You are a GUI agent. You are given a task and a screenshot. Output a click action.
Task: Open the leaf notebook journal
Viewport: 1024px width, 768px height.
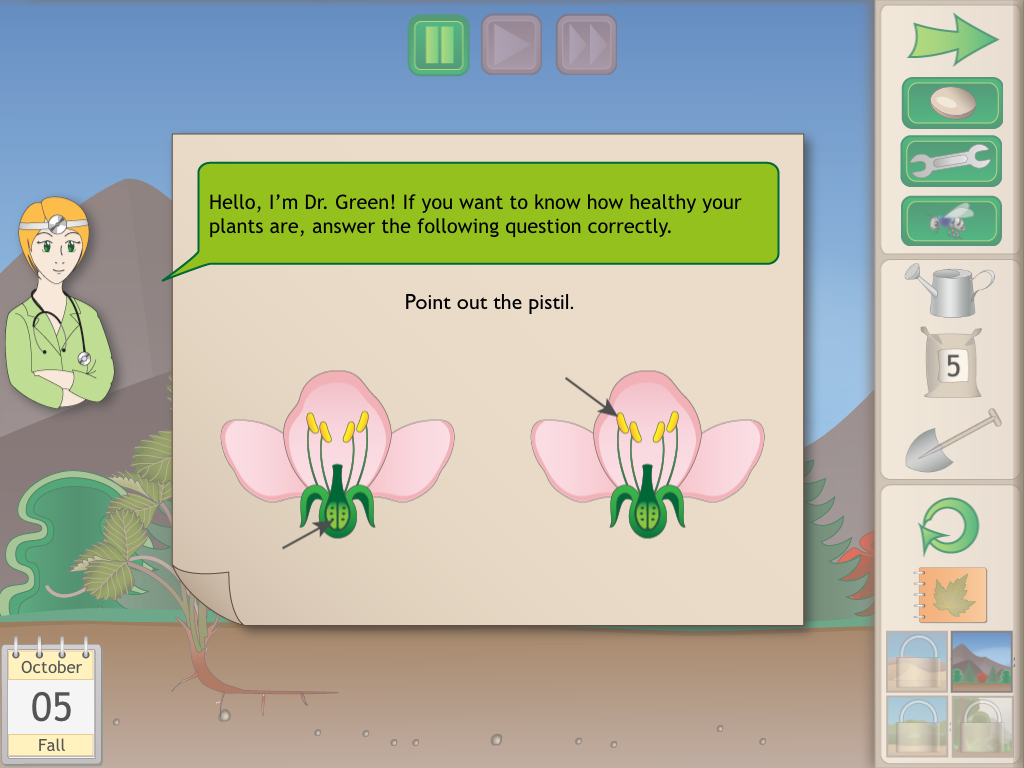(951, 596)
